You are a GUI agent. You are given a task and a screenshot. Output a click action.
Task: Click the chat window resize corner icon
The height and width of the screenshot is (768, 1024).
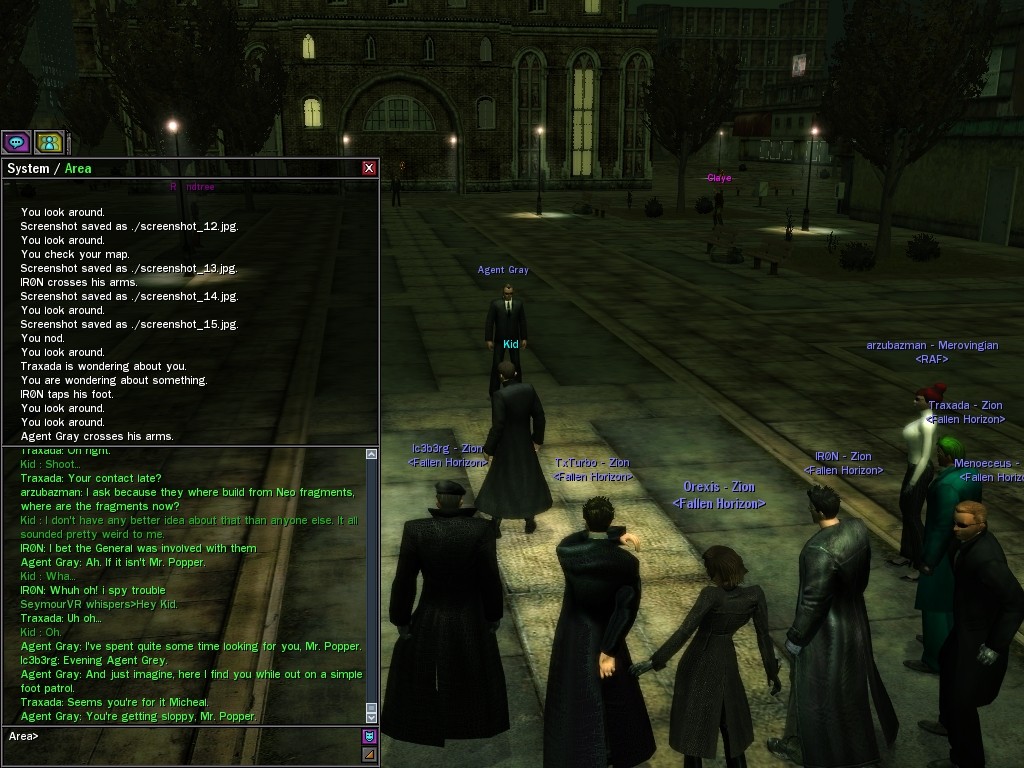tap(369, 755)
